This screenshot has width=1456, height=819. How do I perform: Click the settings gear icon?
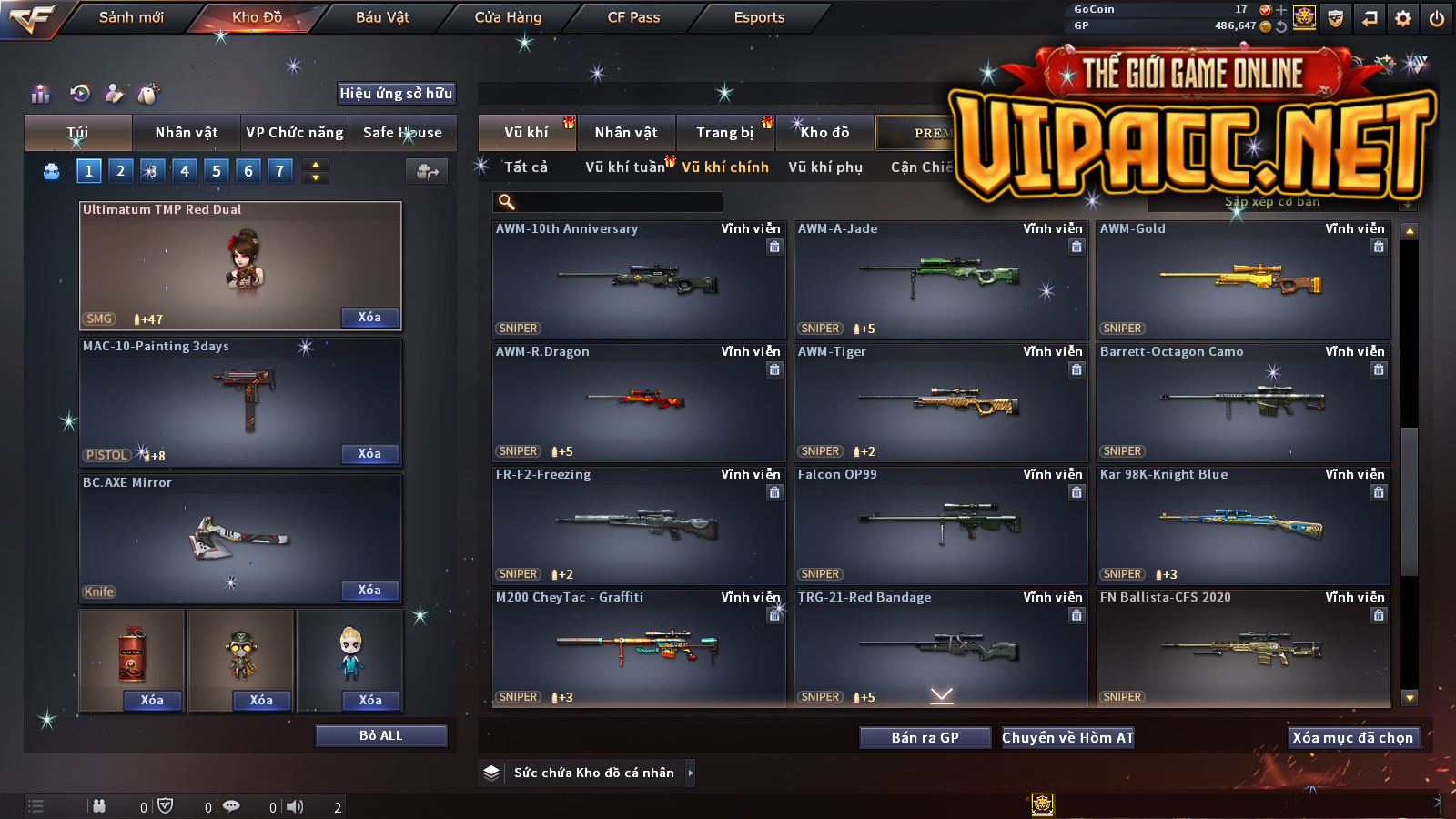1403,18
